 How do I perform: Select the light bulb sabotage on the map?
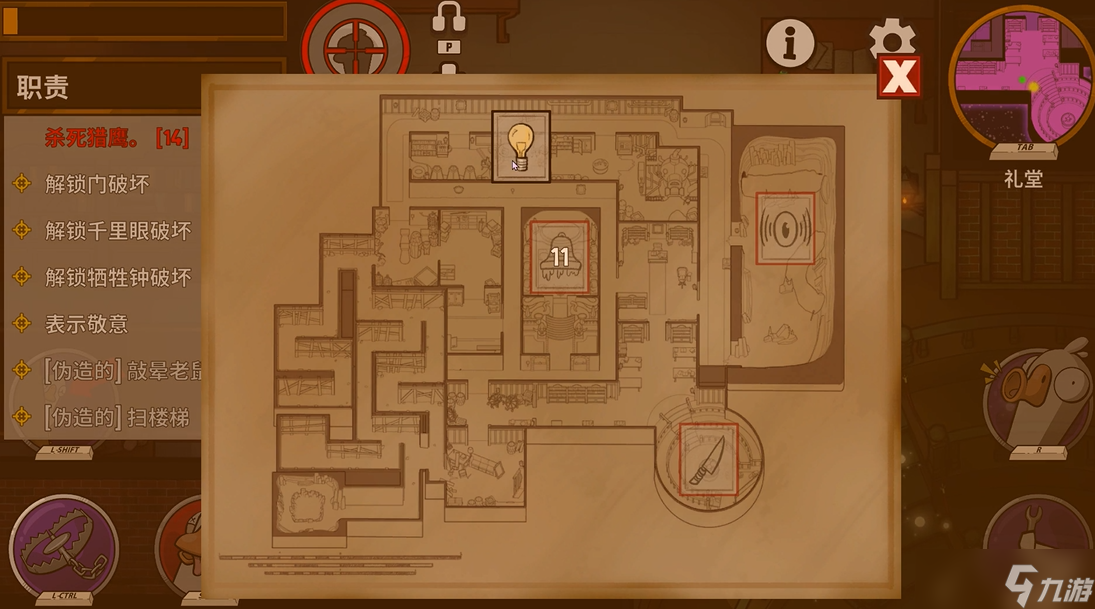[x=521, y=147]
